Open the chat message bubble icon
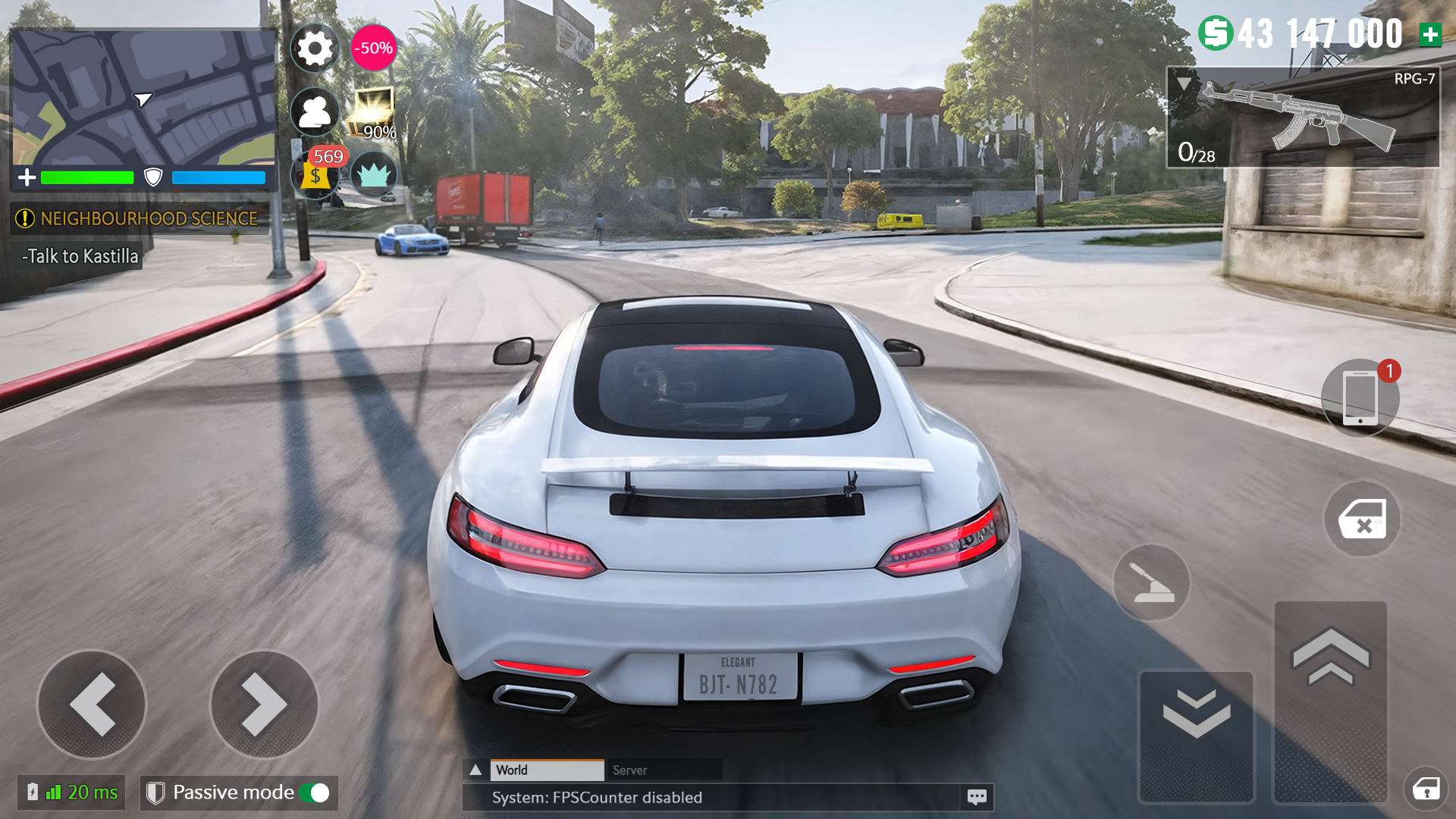The height and width of the screenshot is (819, 1456). click(x=976, y=796)
